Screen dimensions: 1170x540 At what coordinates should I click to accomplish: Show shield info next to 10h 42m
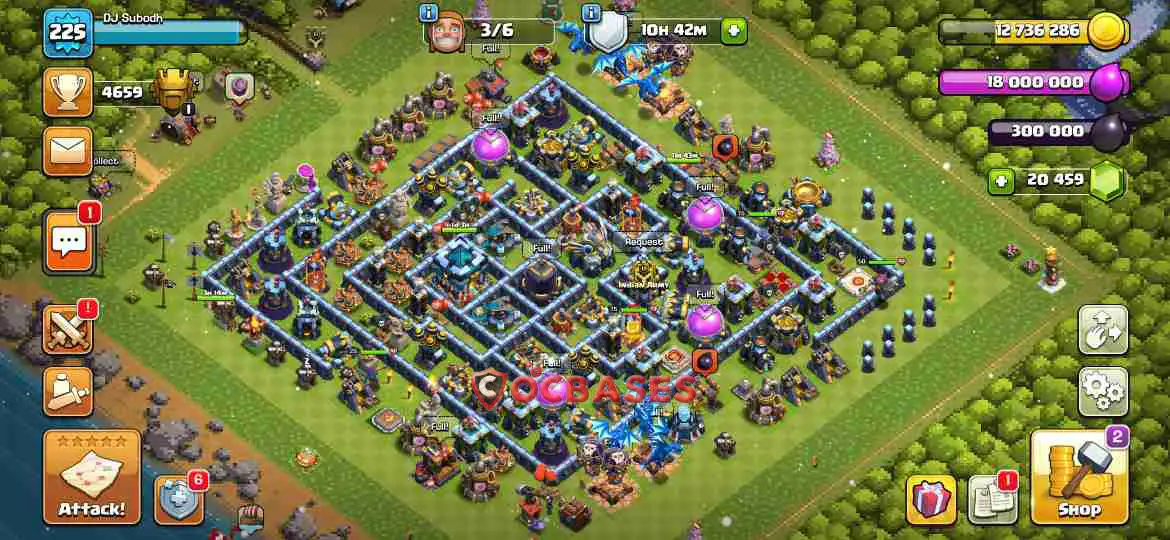[x=591, y=14]
